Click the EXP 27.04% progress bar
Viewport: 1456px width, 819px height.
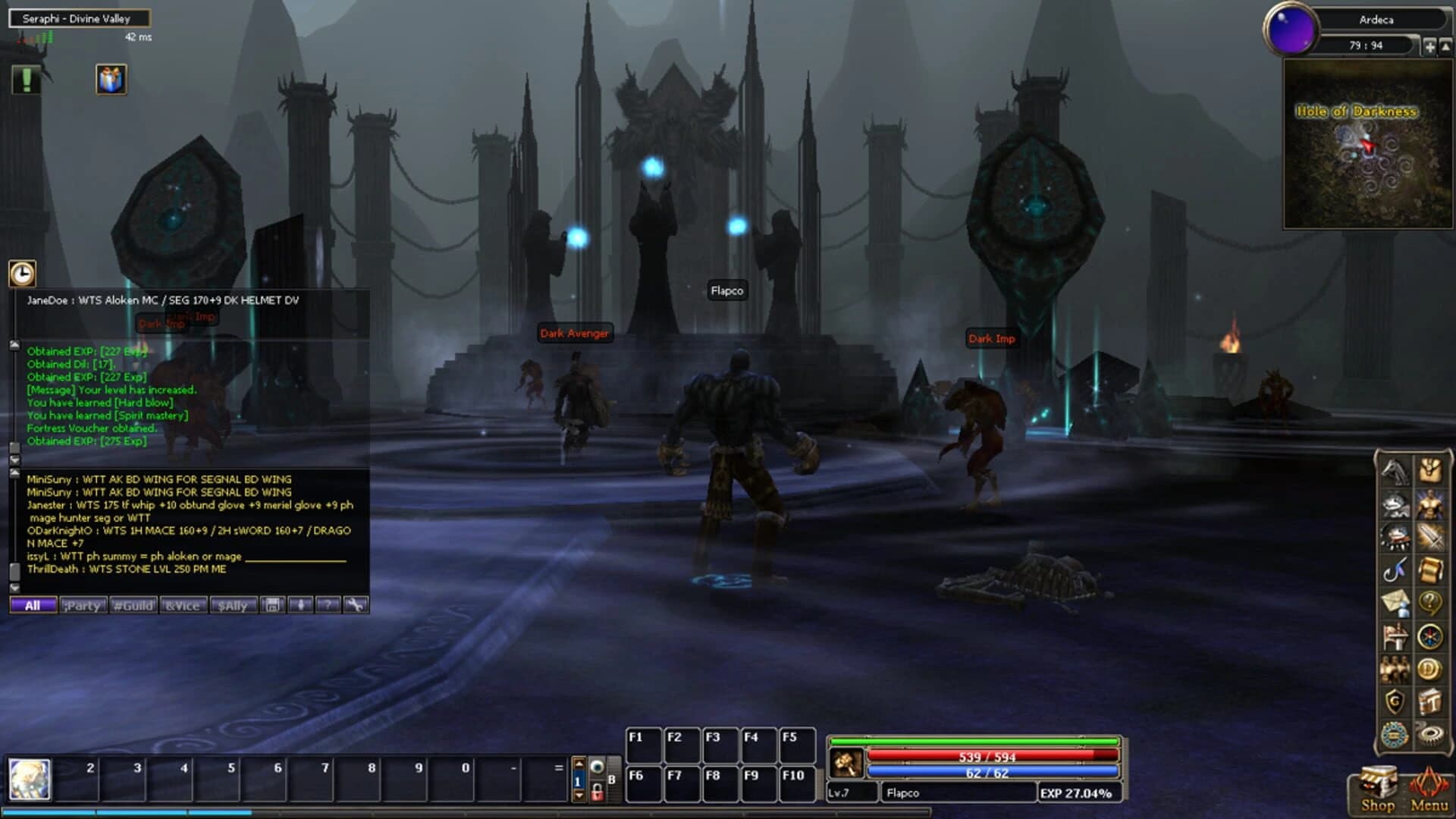pyautogui.click(x=1077, y=792)
